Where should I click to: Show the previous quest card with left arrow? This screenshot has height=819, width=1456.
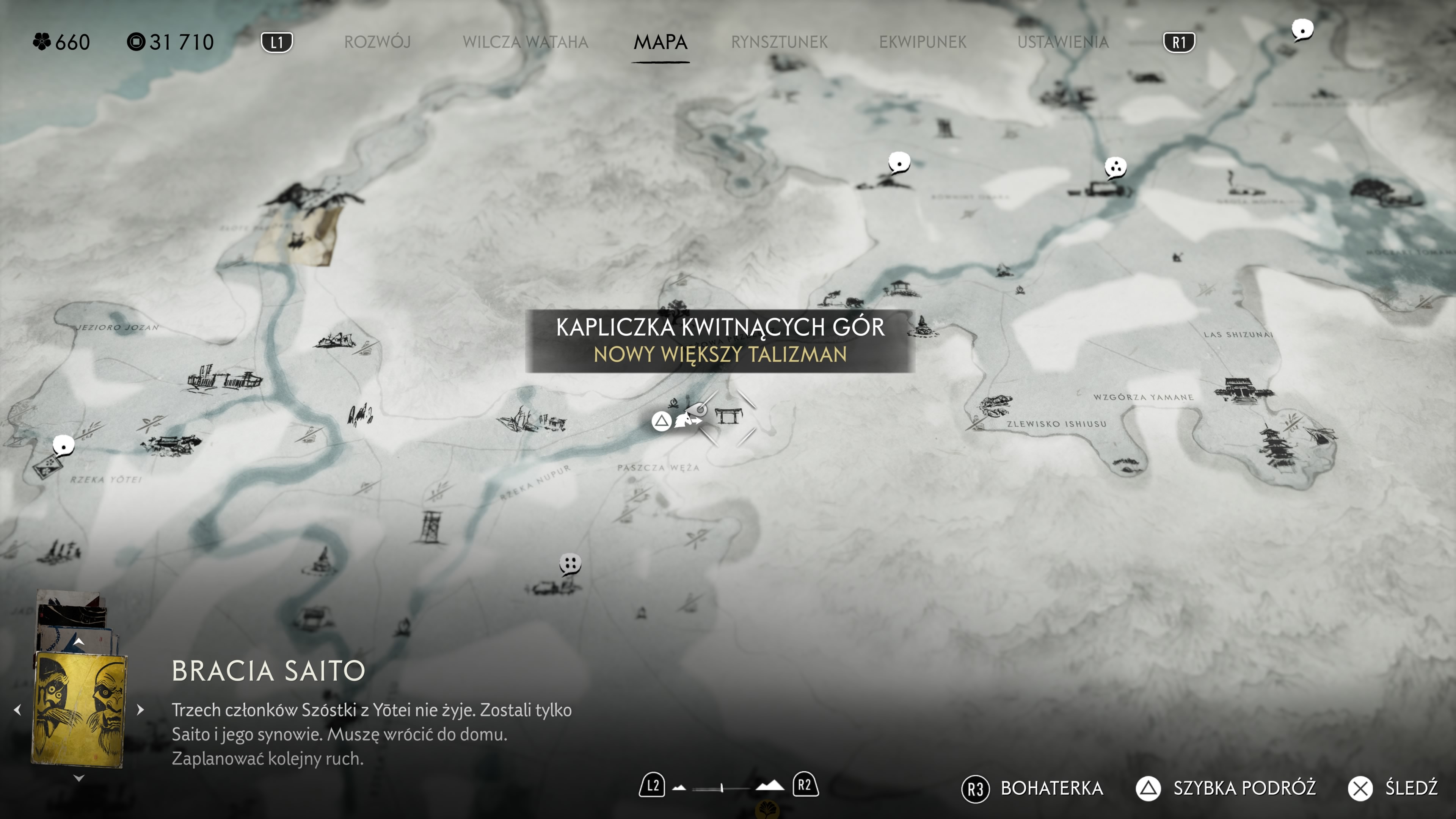(17, 709)
